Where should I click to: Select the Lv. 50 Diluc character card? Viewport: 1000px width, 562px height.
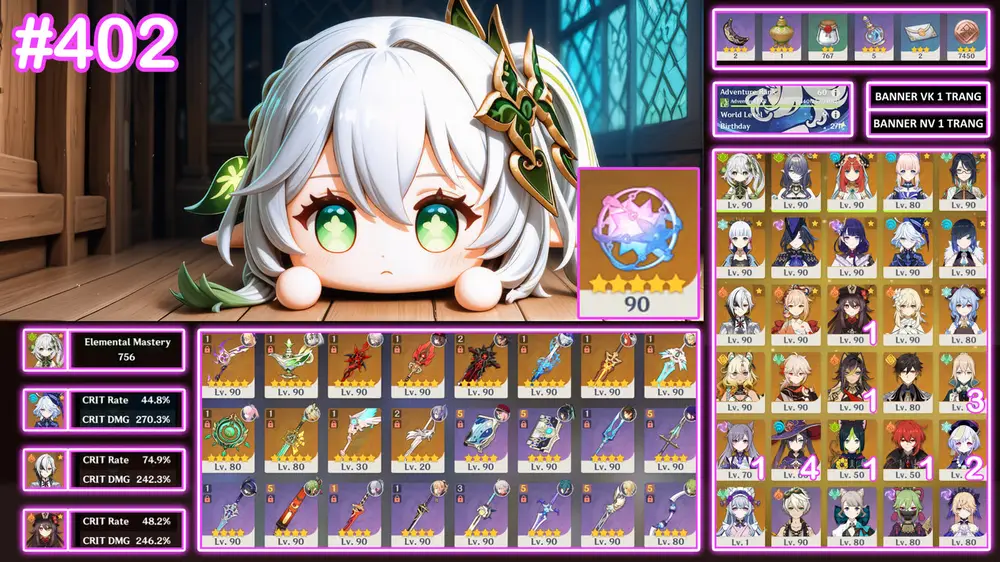pyautogui.click(x=906, y=447)
